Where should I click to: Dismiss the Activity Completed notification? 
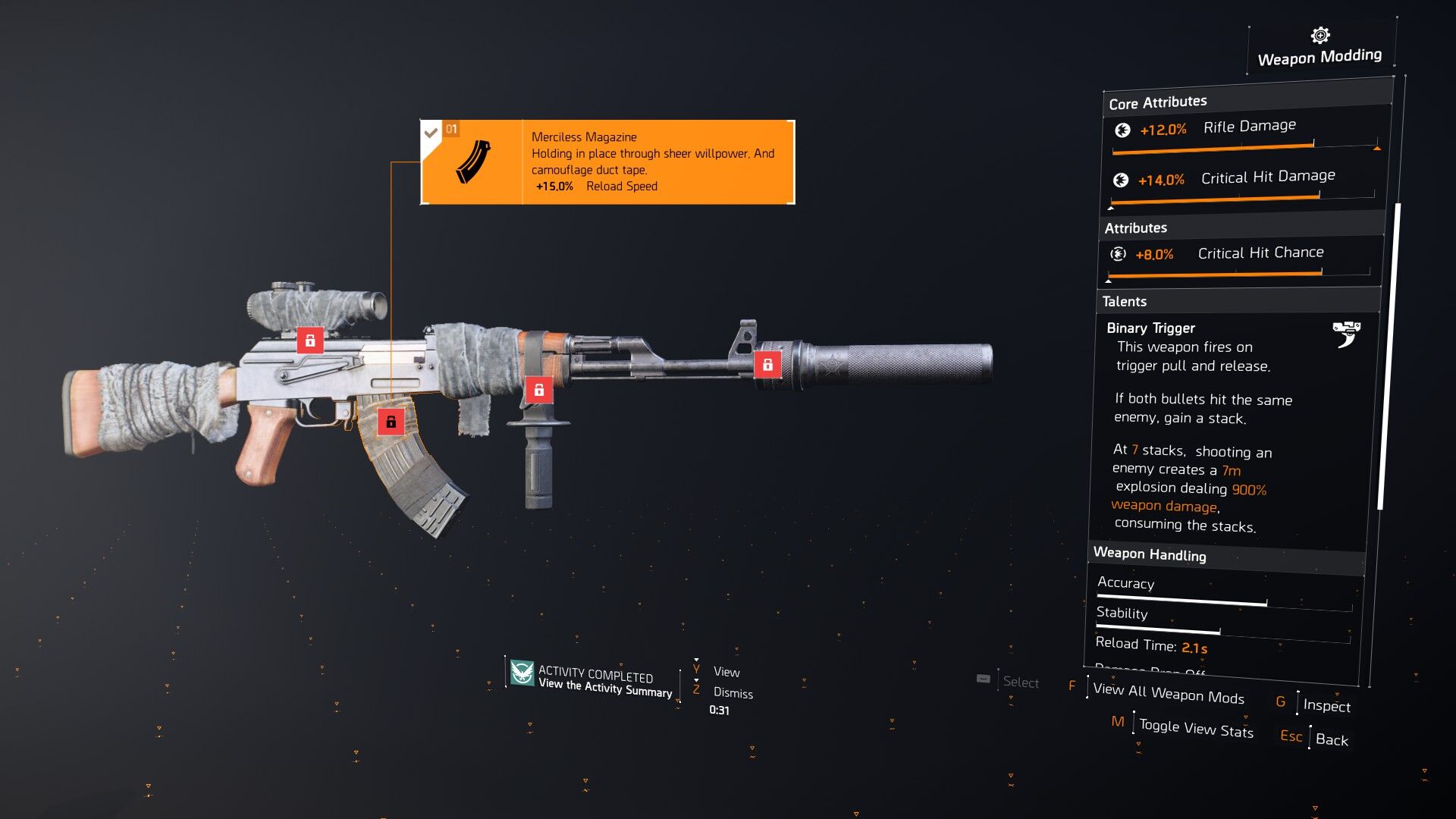point(733,693)
